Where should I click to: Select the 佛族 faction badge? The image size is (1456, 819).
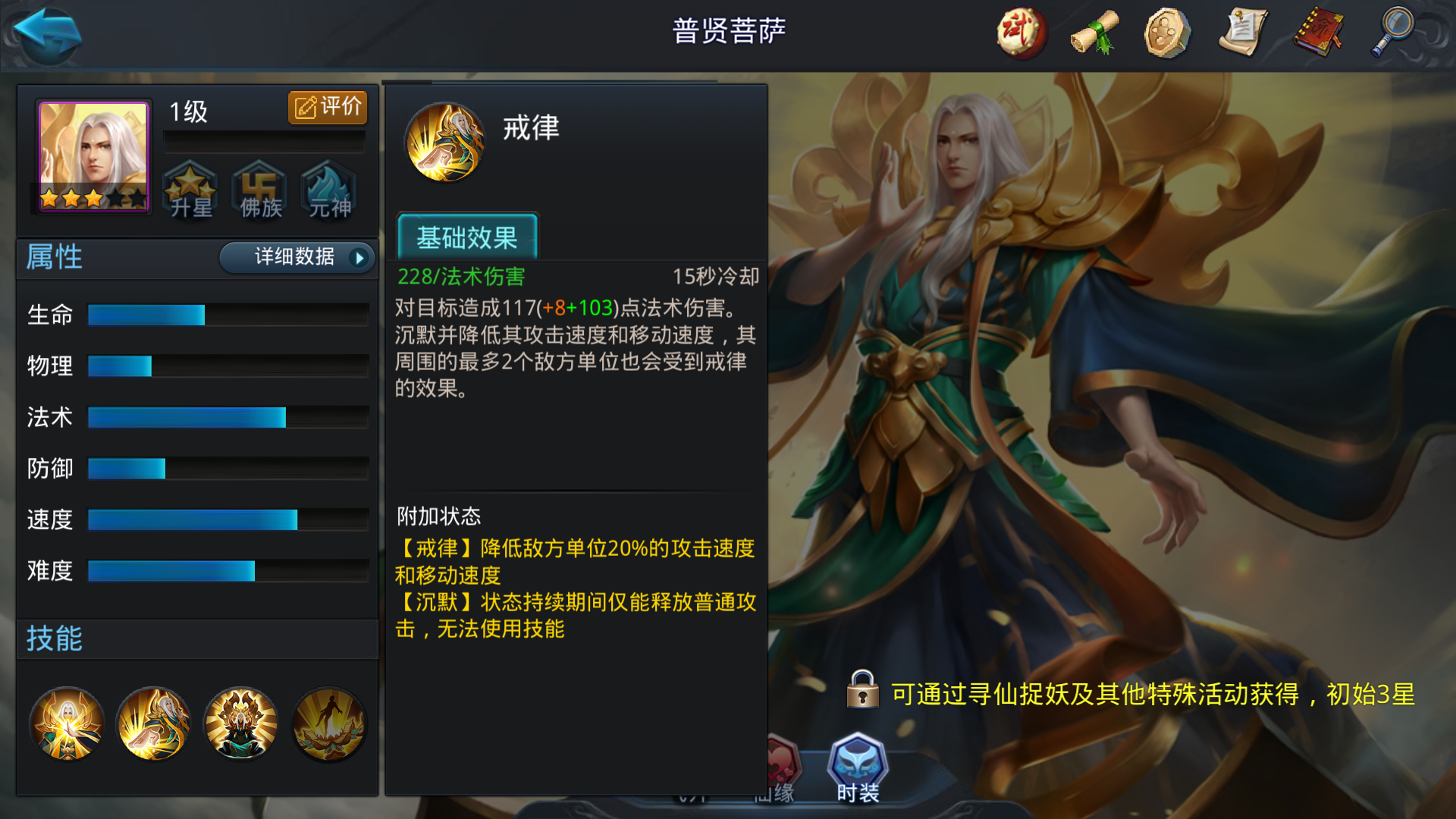(259, 192)
